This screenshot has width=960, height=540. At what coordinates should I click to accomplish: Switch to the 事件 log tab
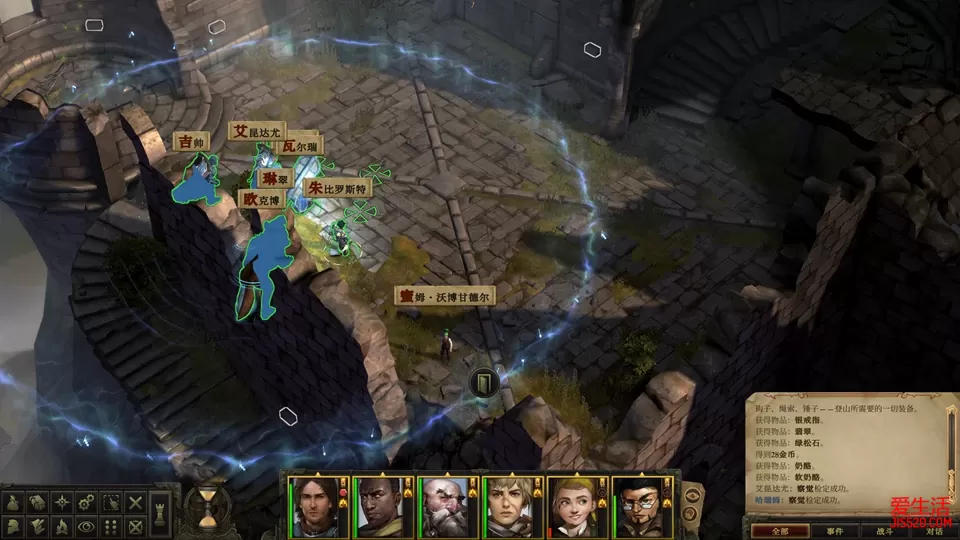tap(835, 531)
